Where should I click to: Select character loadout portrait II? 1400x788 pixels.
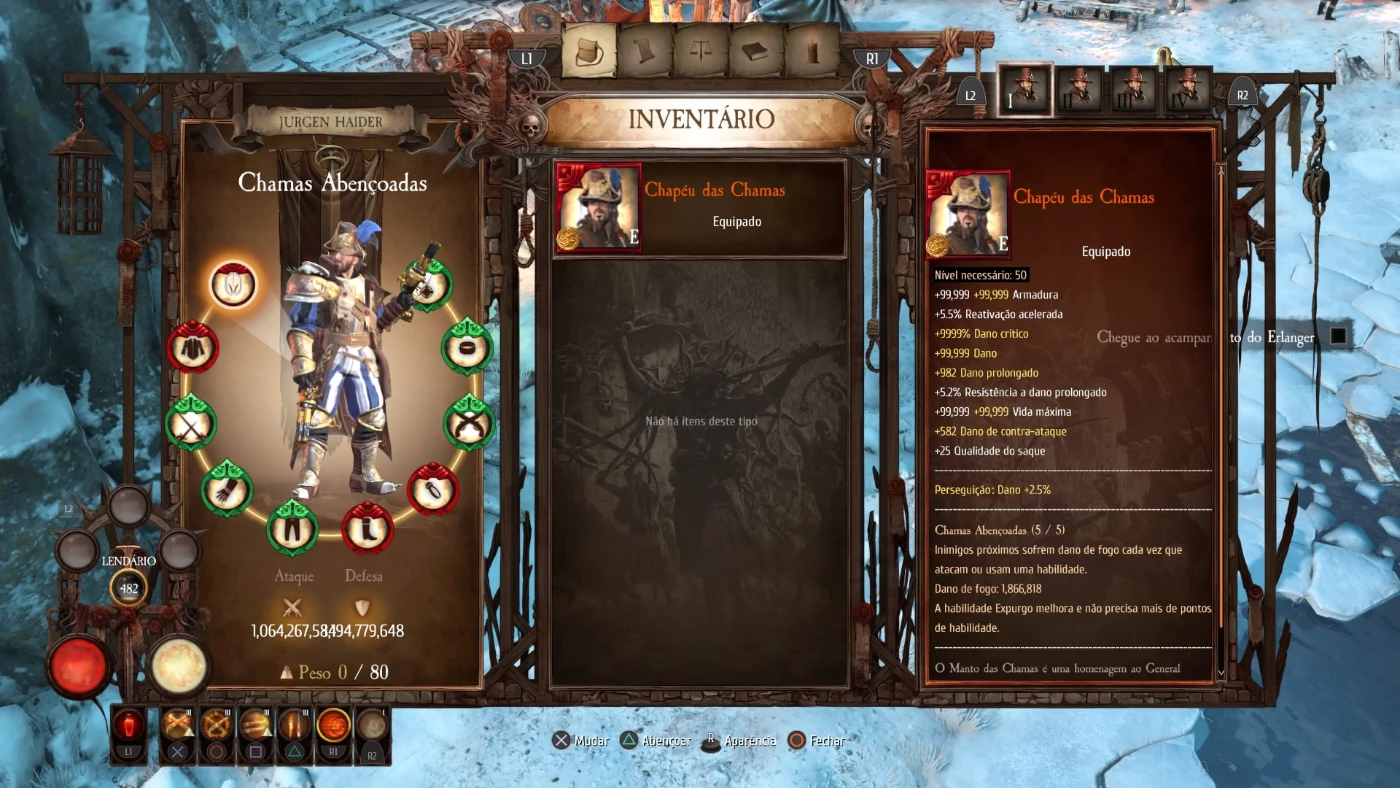coord(1080,90)
